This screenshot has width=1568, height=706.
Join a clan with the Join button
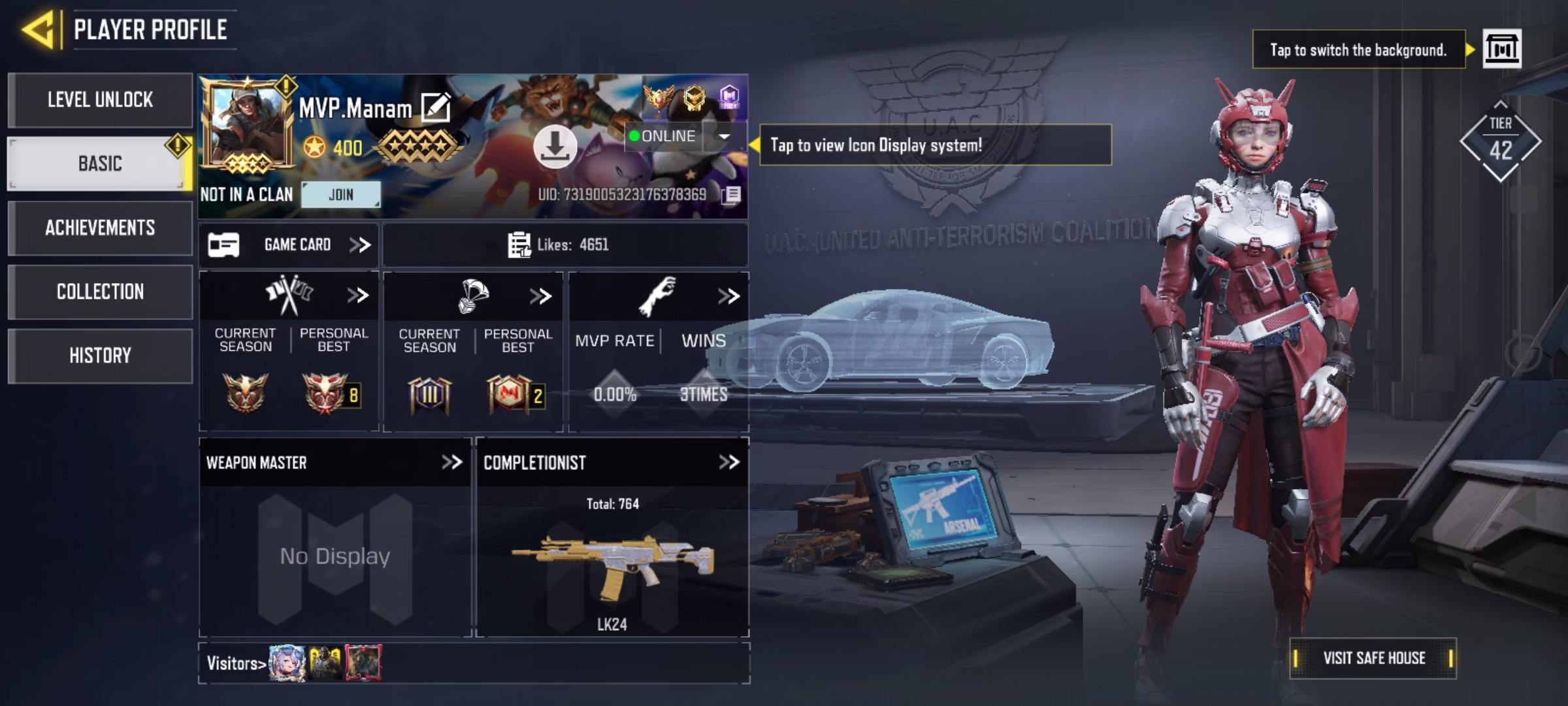pos(340,195)
